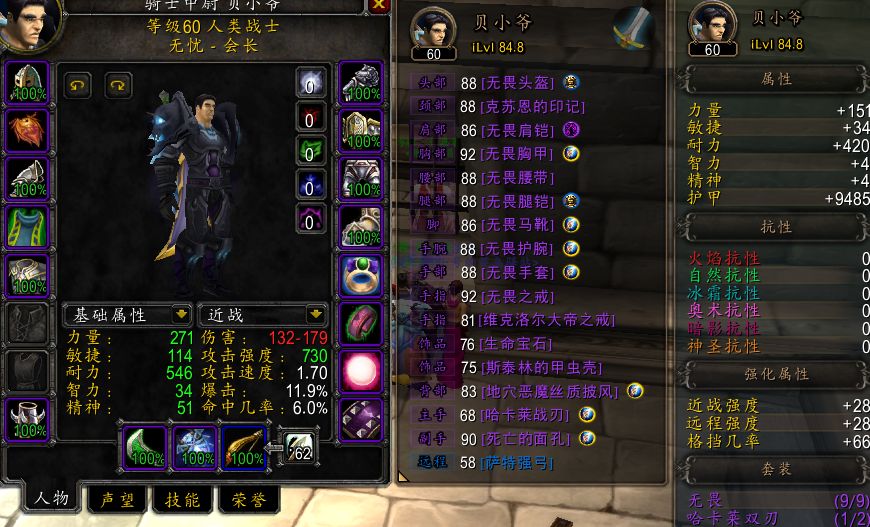Select the glowing pink orb trinket
870x527 pixels.
pos(360,371)
